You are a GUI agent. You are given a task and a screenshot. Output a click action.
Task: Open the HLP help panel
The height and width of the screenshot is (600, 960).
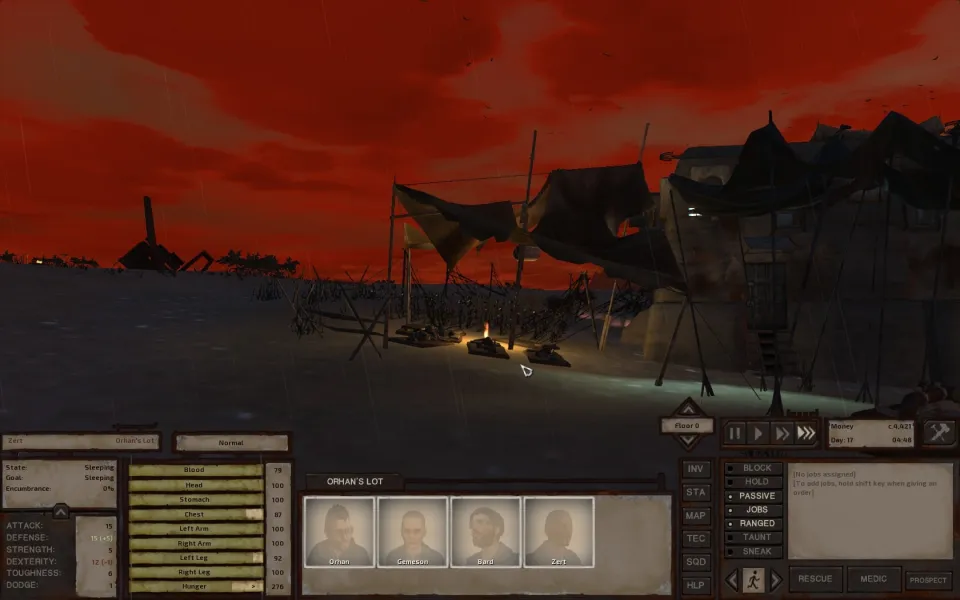(696, 584)
